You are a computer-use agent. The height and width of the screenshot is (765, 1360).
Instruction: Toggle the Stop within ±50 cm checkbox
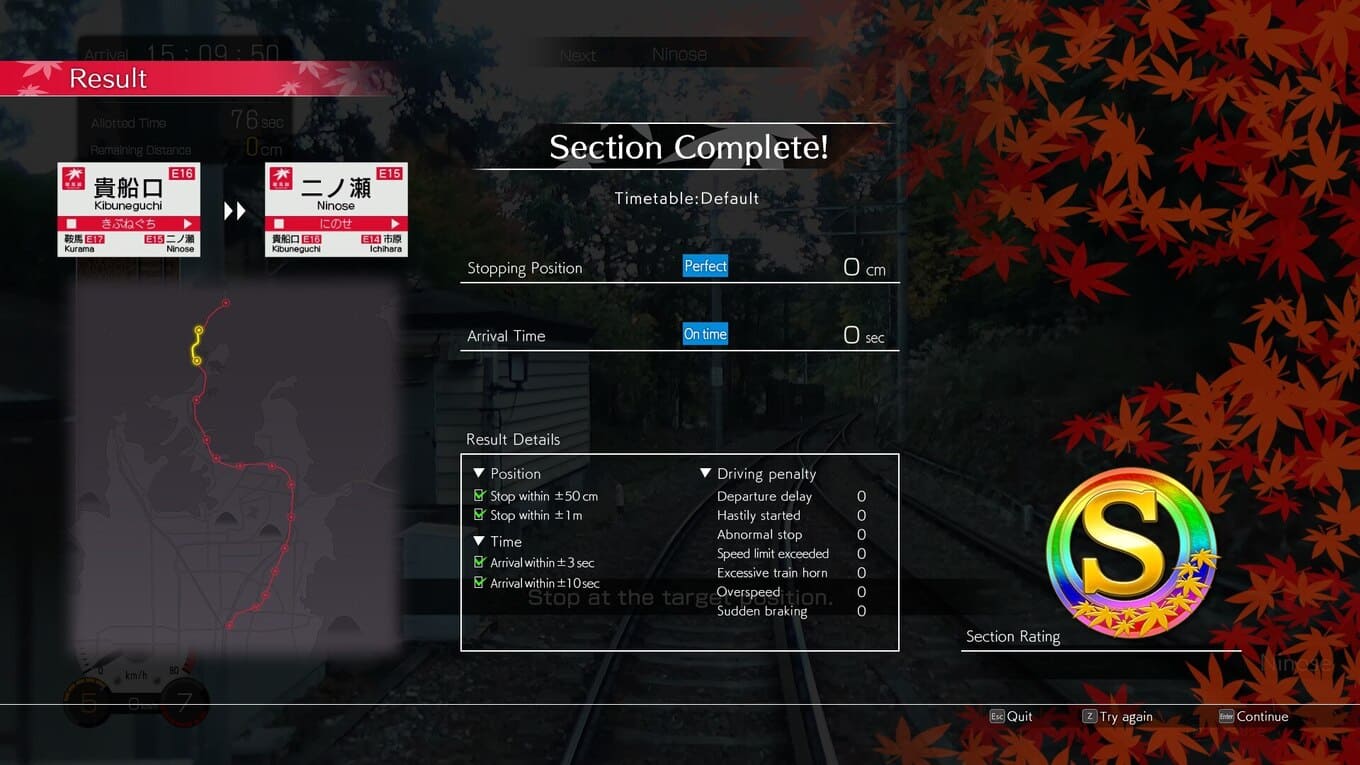coord(480,496)
